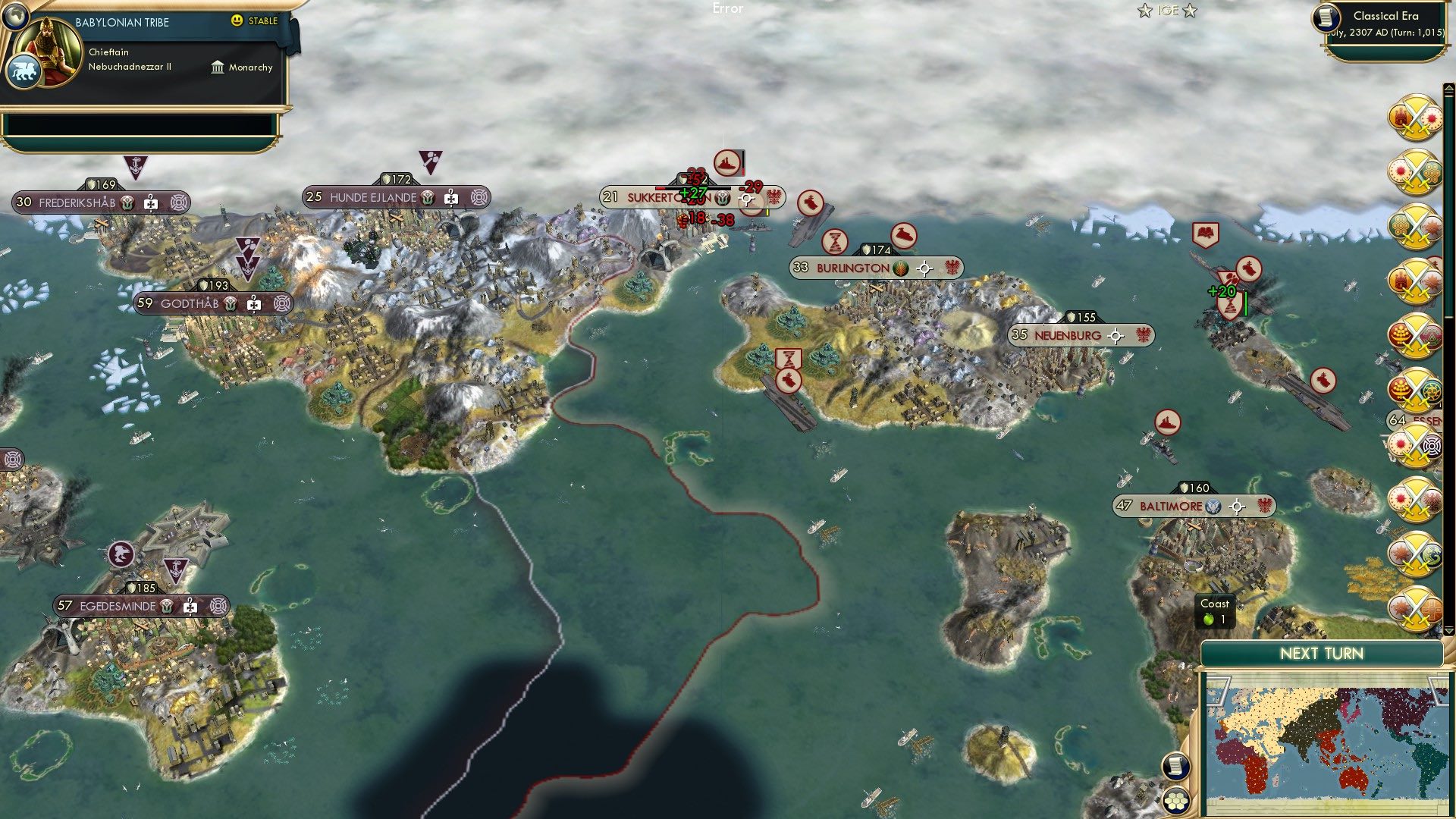Open the IGE editor at top center
The height and width of the screenshot is (819, 1456).
coord(1168,10)
